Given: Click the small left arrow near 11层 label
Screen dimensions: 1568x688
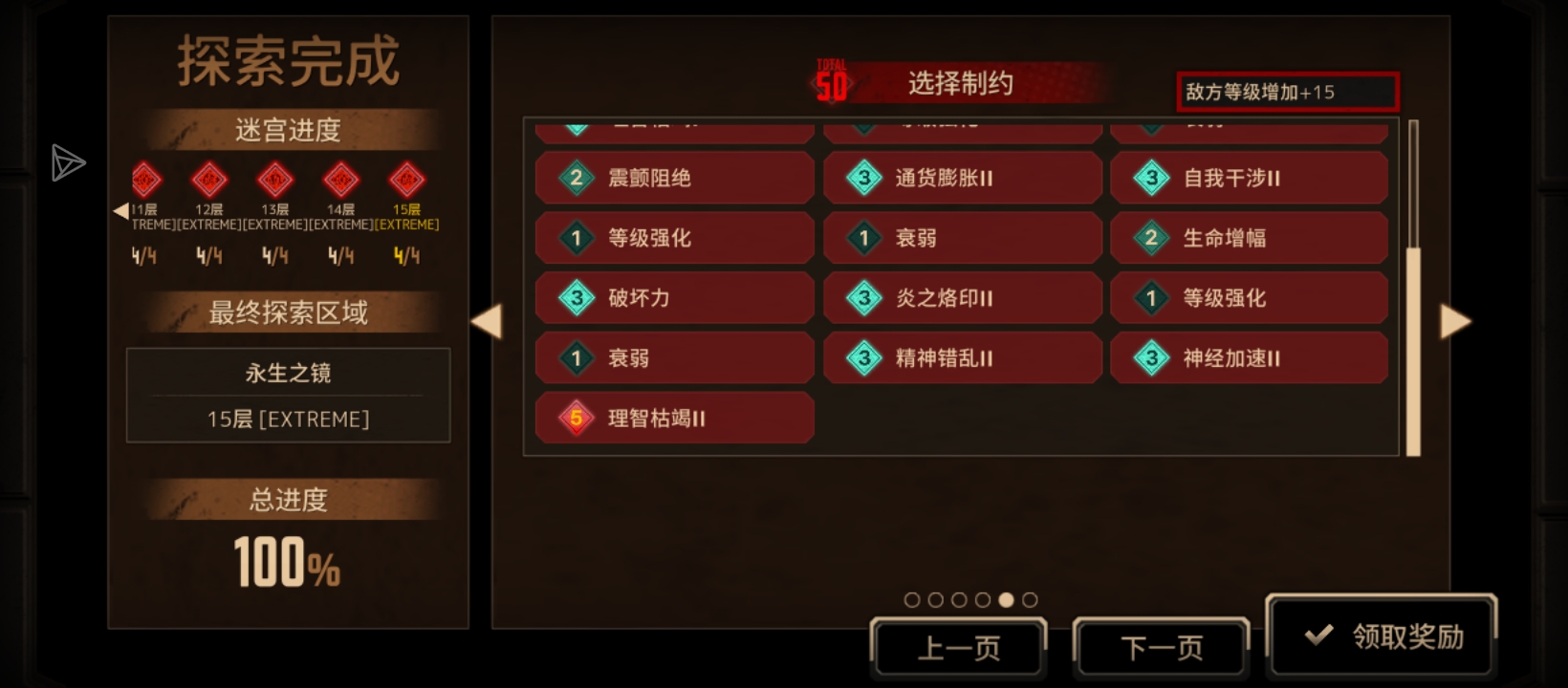Looking at the screenshot, I should click(x=121, y=210).
